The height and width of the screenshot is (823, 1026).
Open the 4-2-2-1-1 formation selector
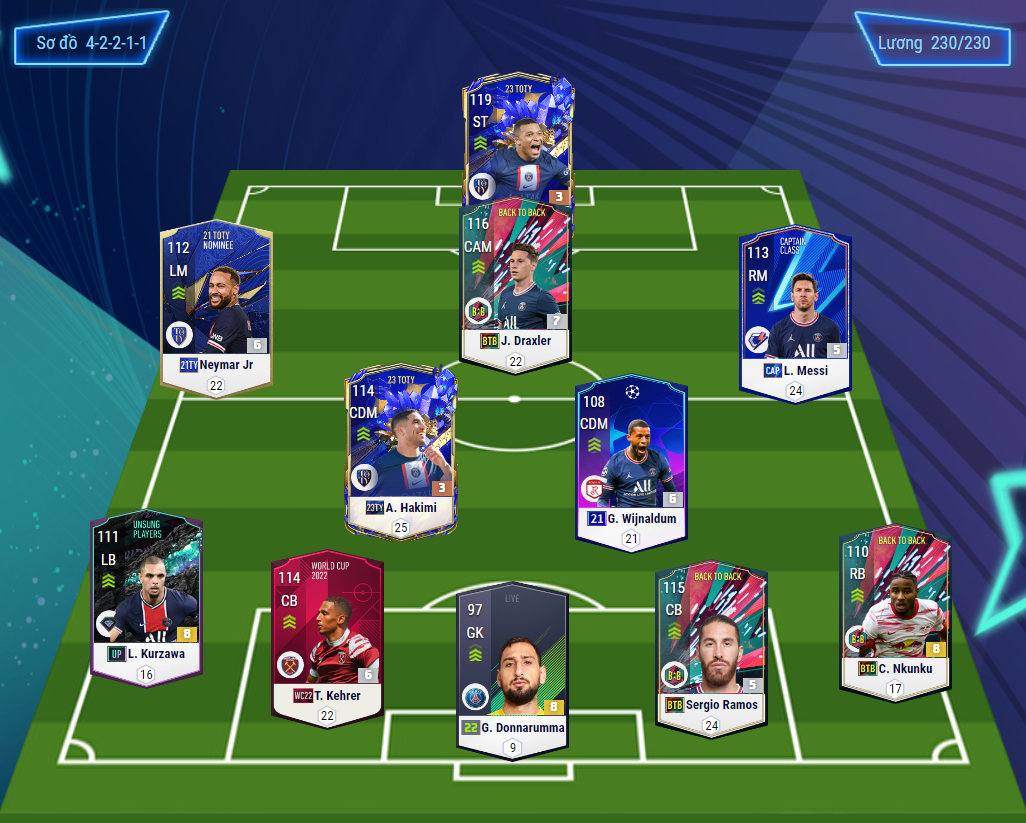[90, 44]
